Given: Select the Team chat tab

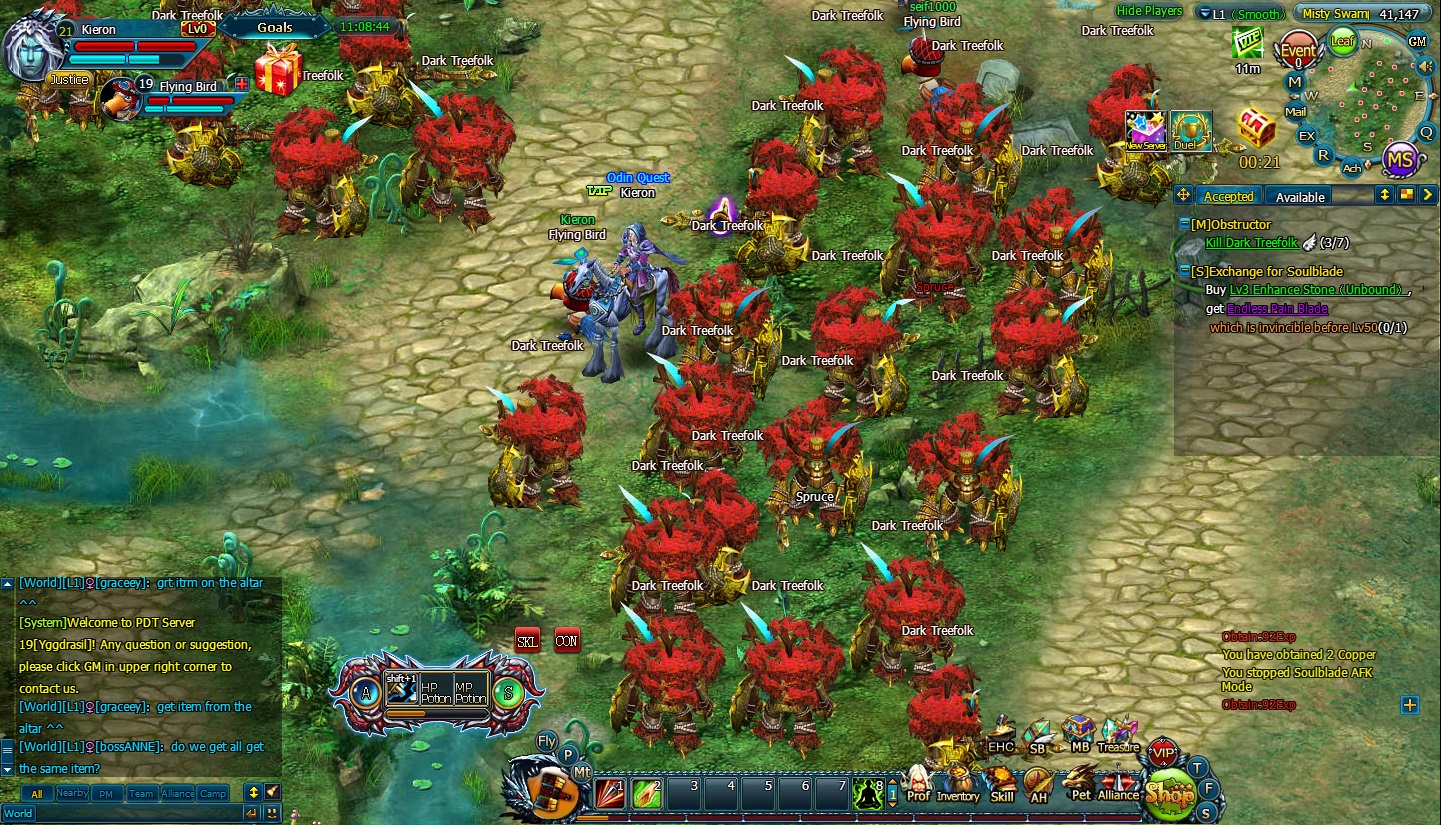Looking at the screenshot, I should click(x=141, y=792).
